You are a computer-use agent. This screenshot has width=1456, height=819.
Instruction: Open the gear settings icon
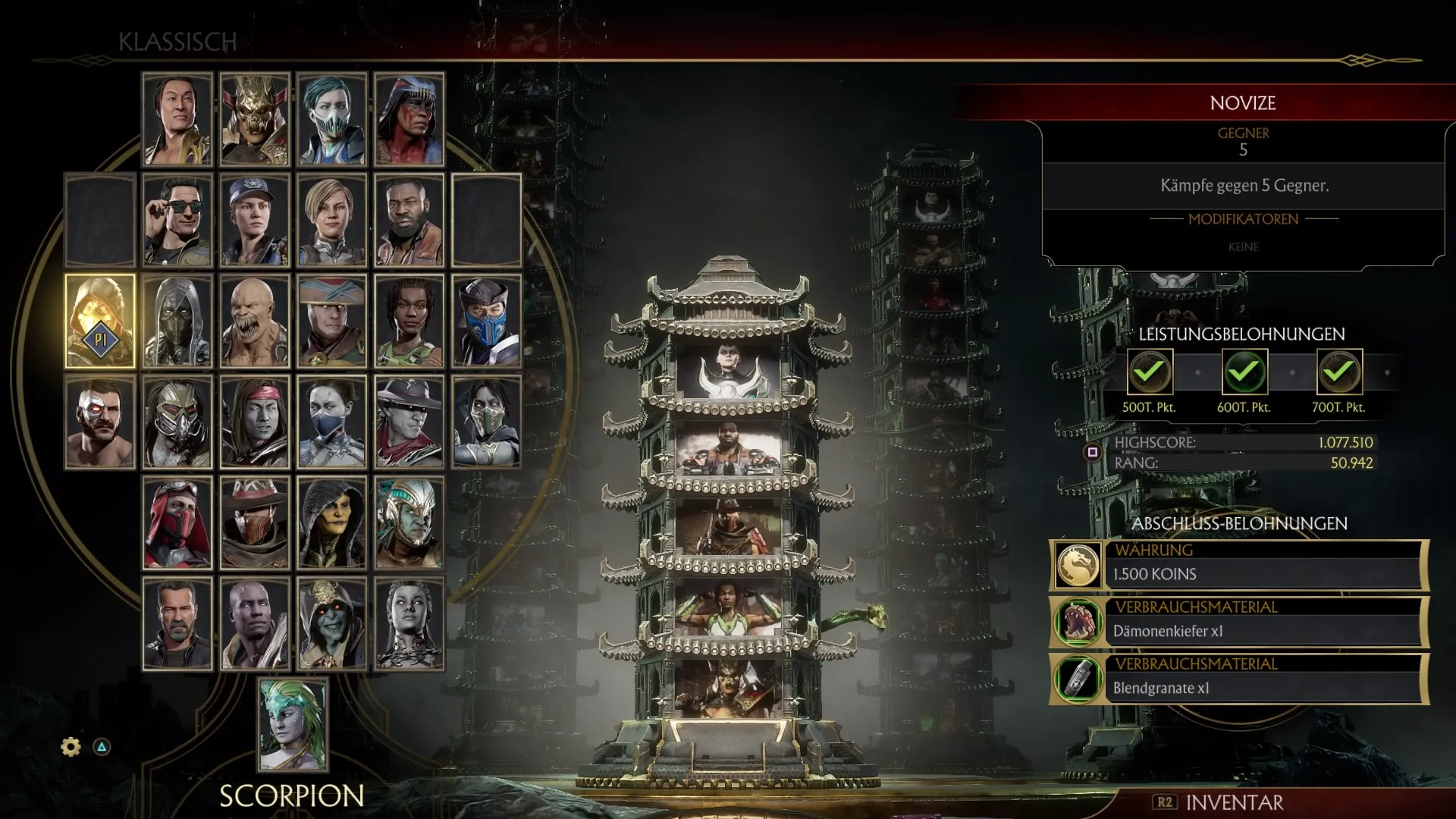(x=71, y=747)
